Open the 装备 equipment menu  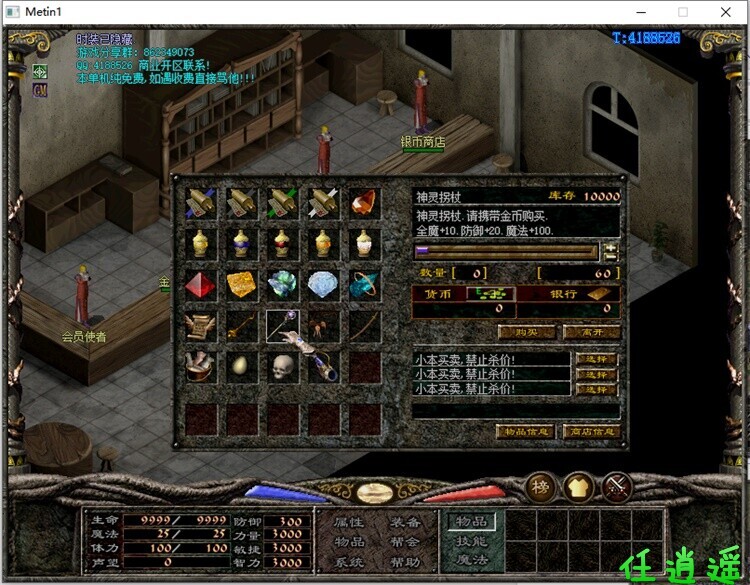[x=405, y=522]
